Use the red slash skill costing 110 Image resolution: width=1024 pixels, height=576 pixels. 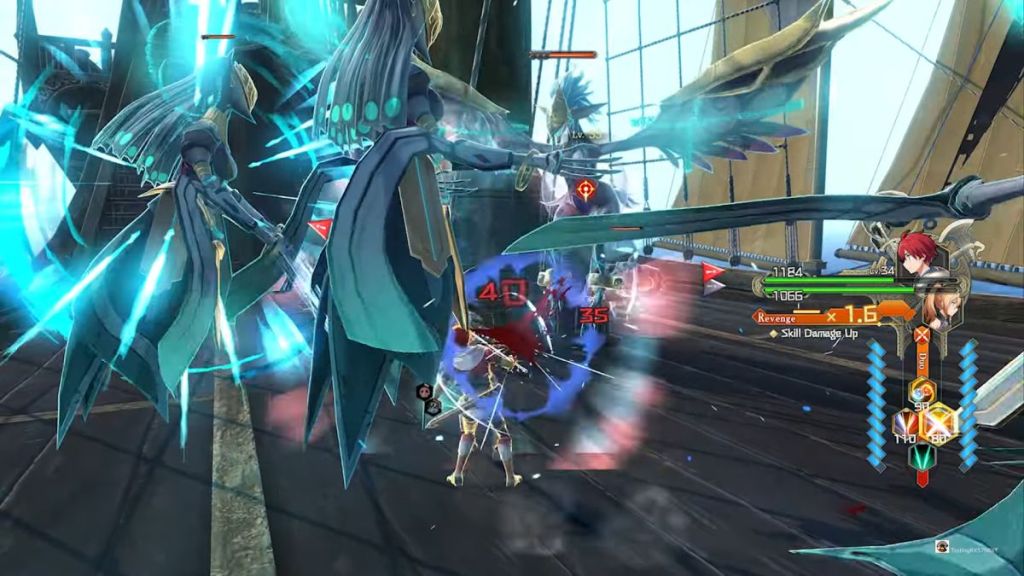click(x=907, y=424)
